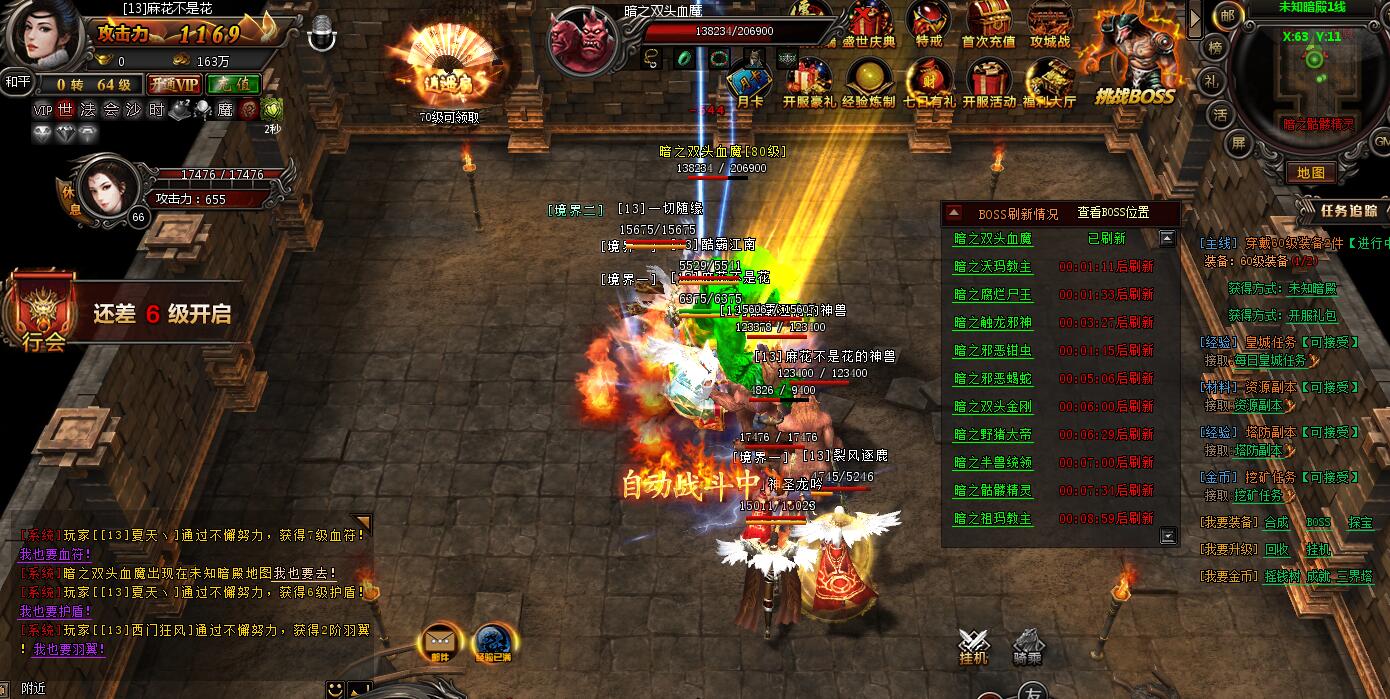Click the 骑乘 mount button

tap(1028, 648)
